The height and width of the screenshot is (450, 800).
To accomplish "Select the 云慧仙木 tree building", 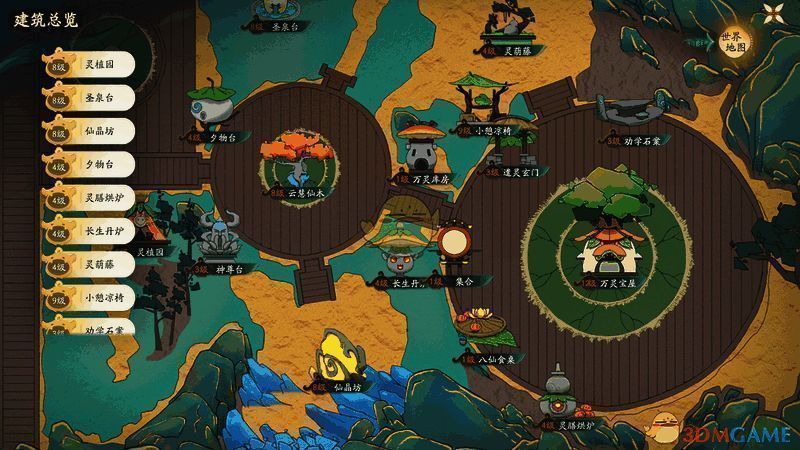I will [x=296, y=162].
